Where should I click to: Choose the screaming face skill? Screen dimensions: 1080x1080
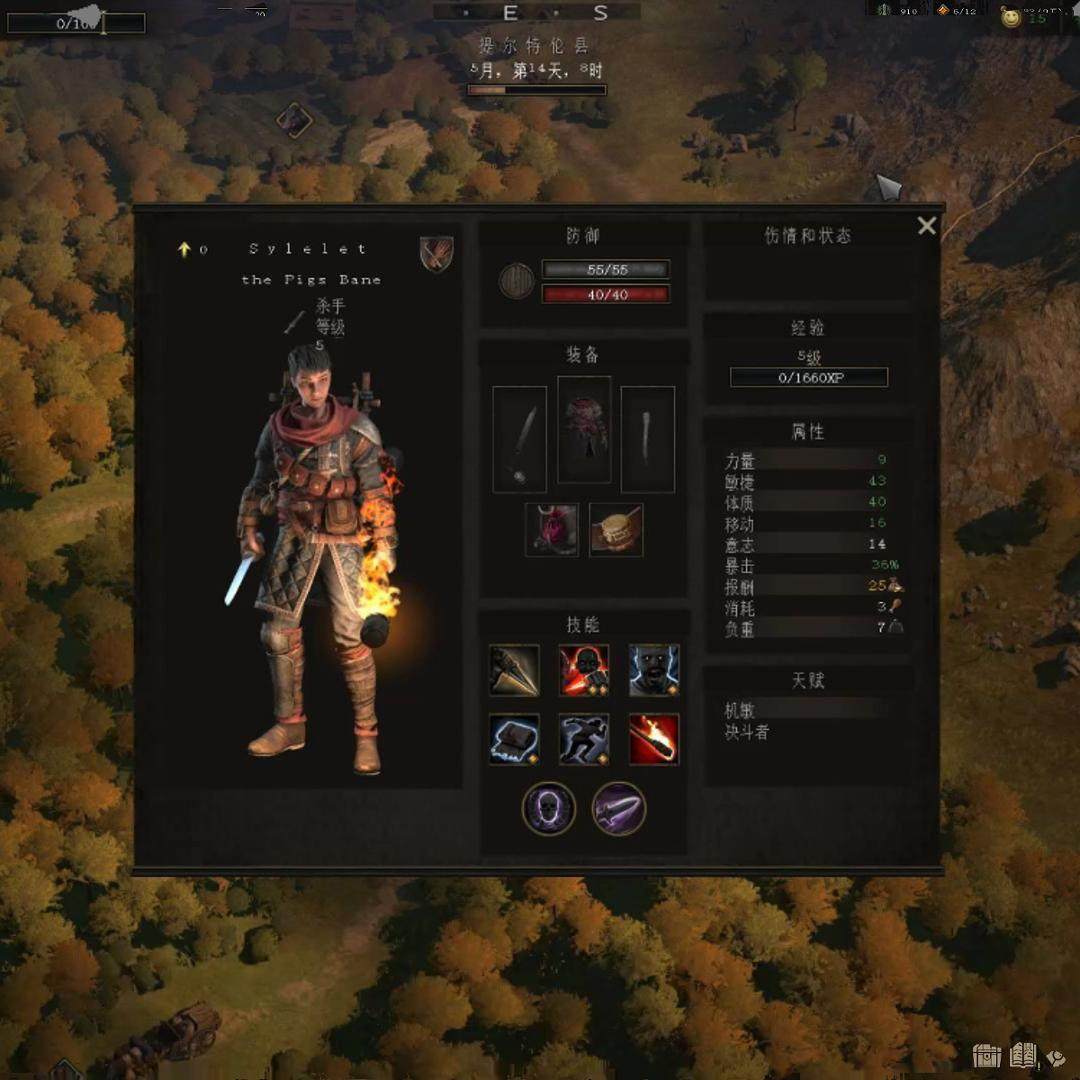click(x=654, y=670)
